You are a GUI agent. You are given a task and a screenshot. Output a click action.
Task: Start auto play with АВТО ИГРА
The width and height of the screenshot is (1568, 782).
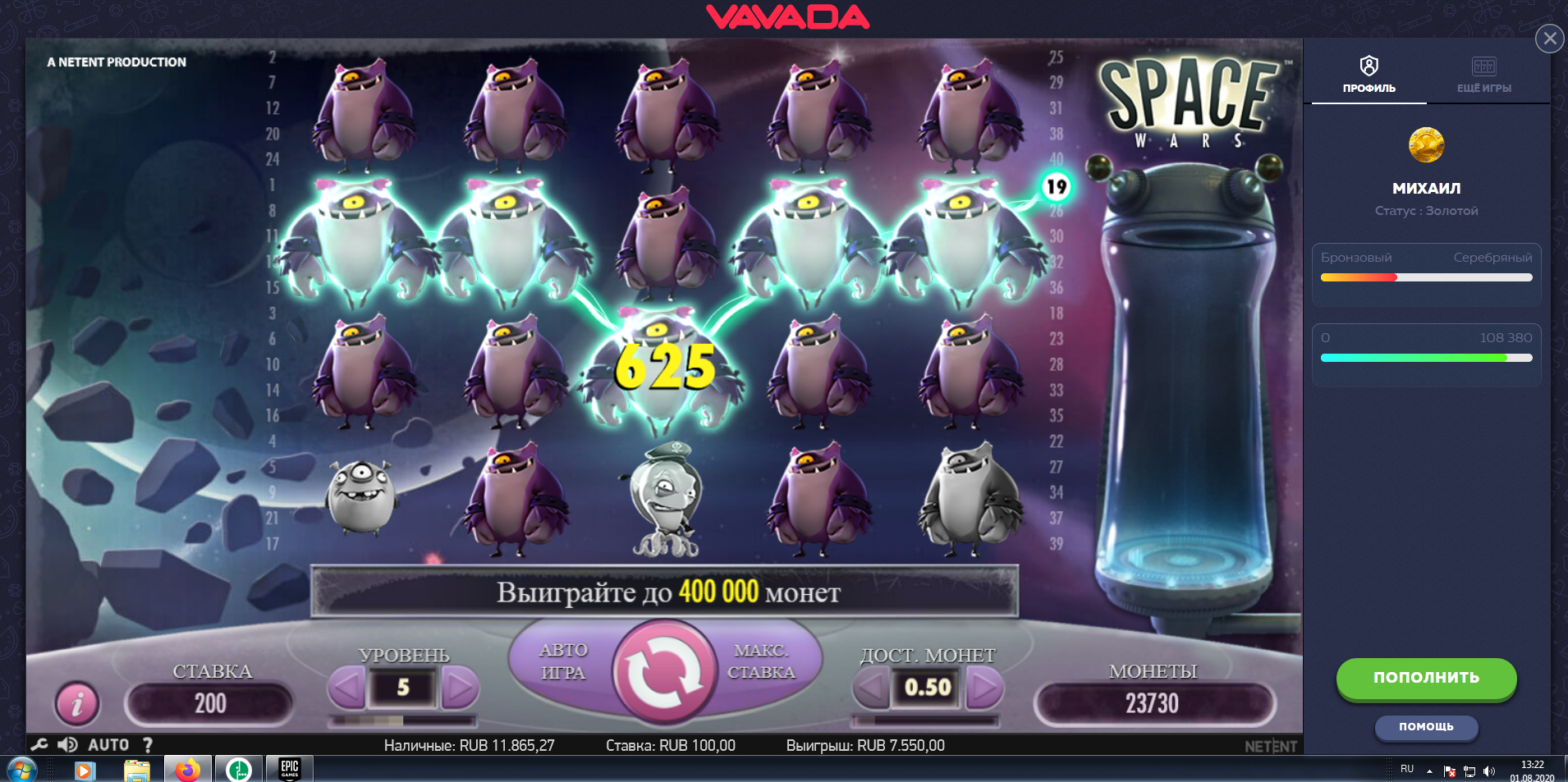coord(563,661)
